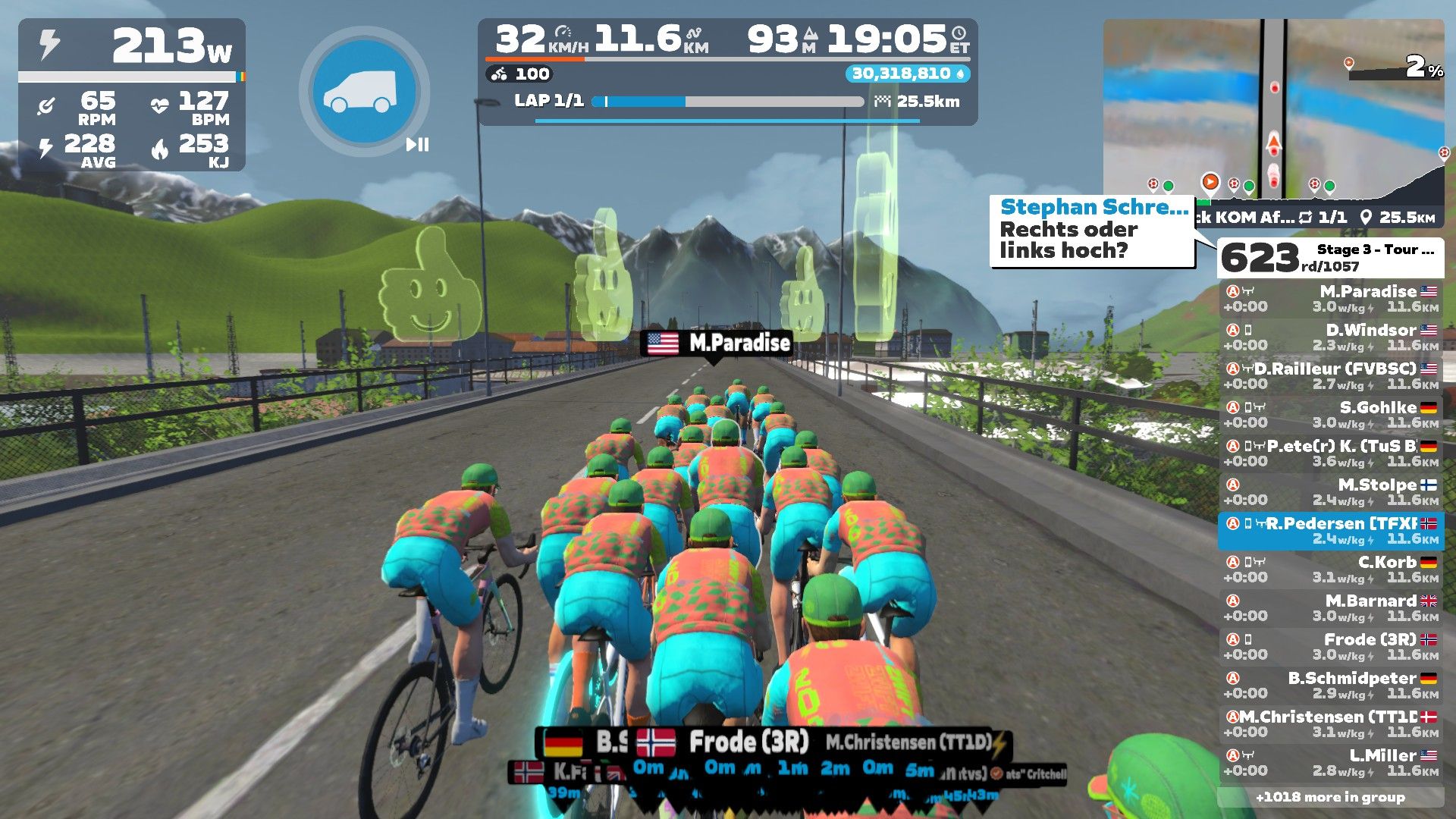Viewport: 1456px width, 819px height.
Task: Choose D.Windsor from nearby riders
Action: (1331, 337)
